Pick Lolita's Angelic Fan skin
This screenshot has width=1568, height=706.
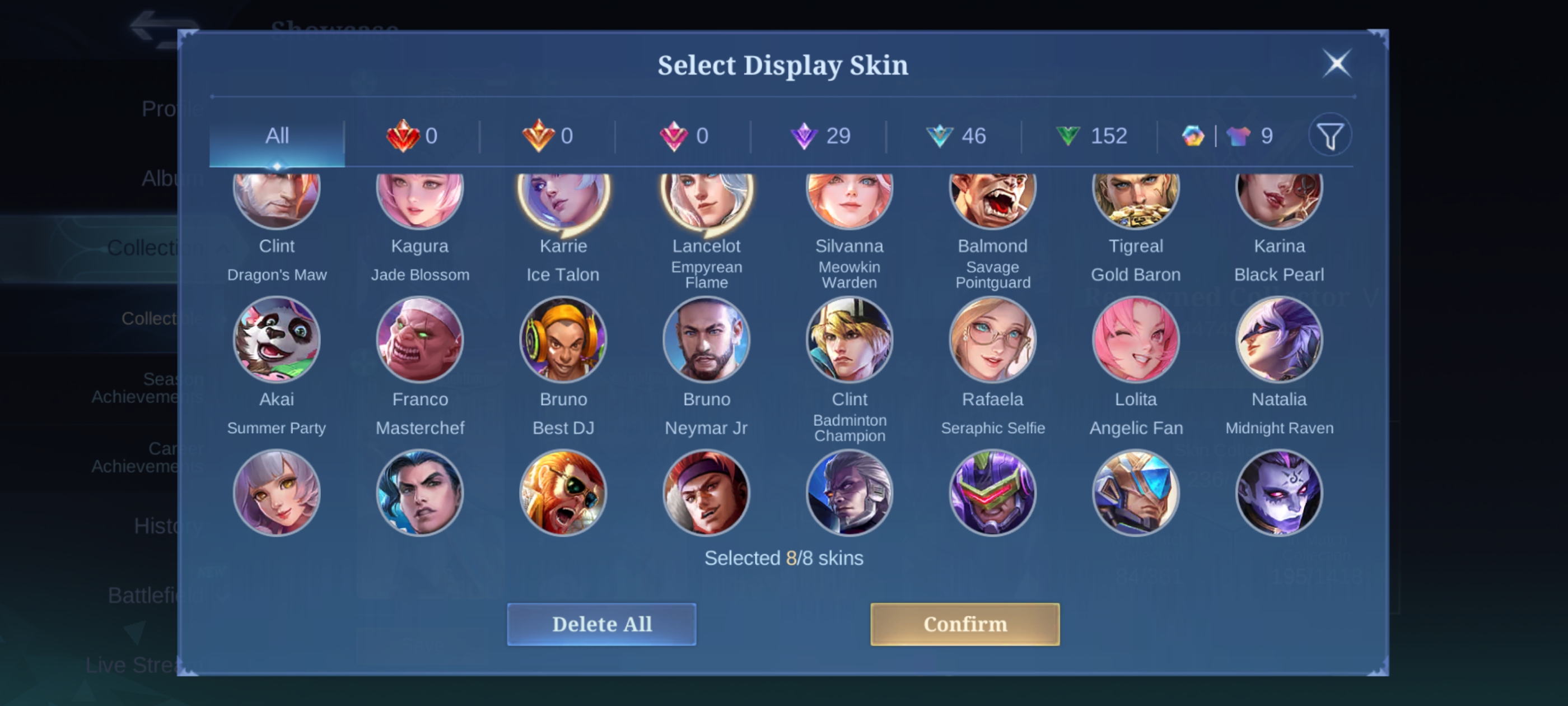(1136, 340)
